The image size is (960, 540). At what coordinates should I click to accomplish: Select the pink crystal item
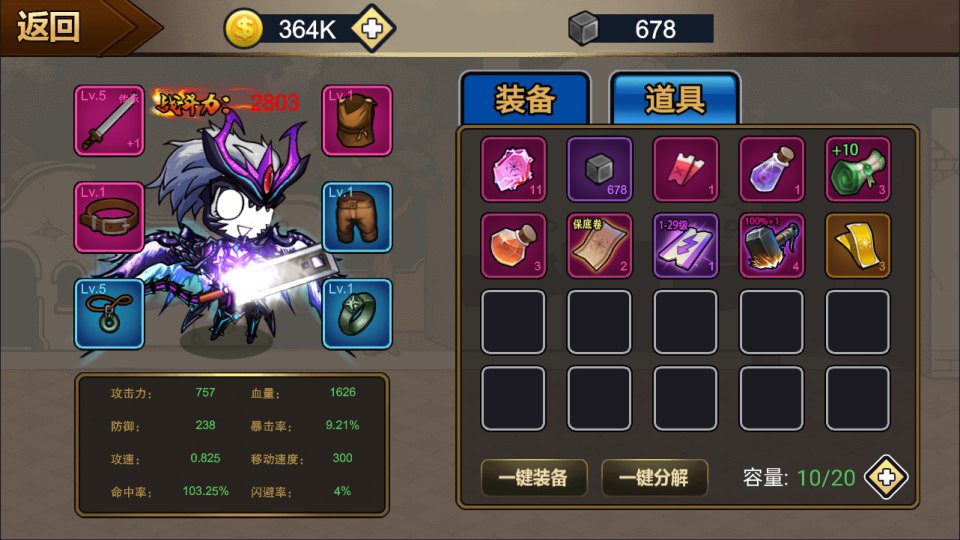pyautogui.click(x=514, y=169)
